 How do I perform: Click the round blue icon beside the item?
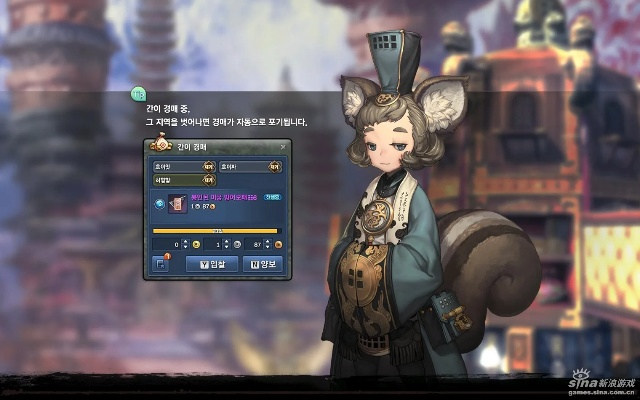[159, 203]
